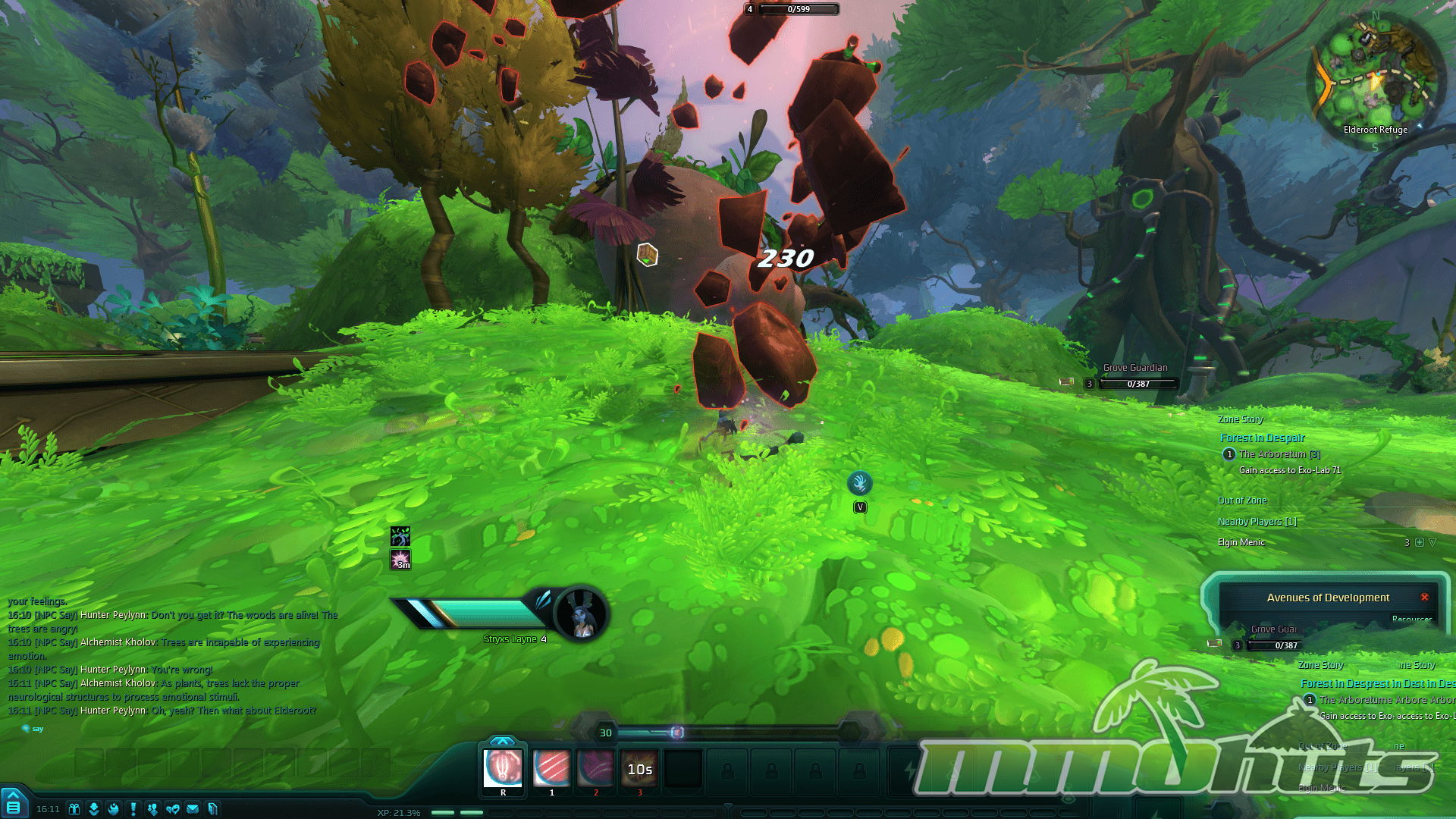Viewport: 1456px width, 819px height.
Task: Use the slash ability in slot 1
Action: (x=551, y=768)
